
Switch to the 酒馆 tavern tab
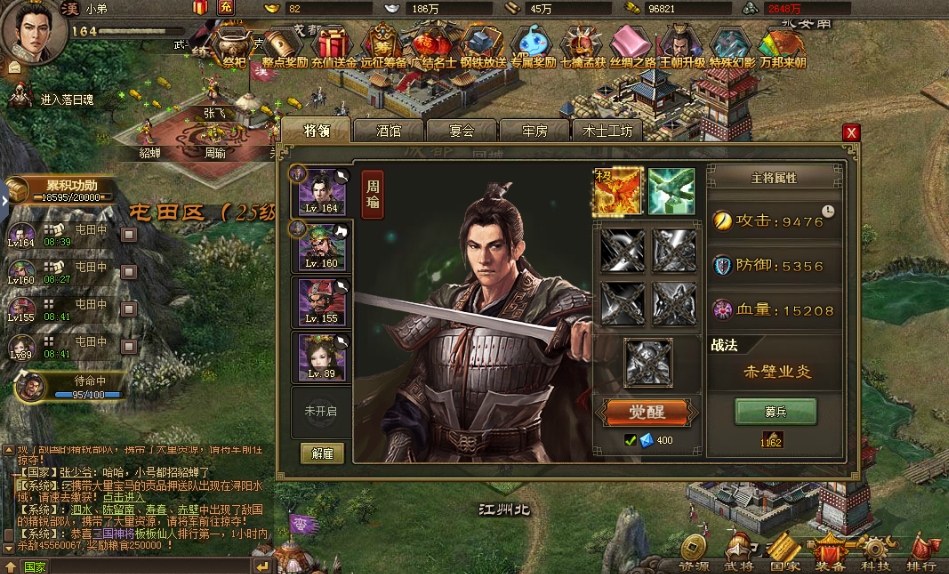pos(389,131)
